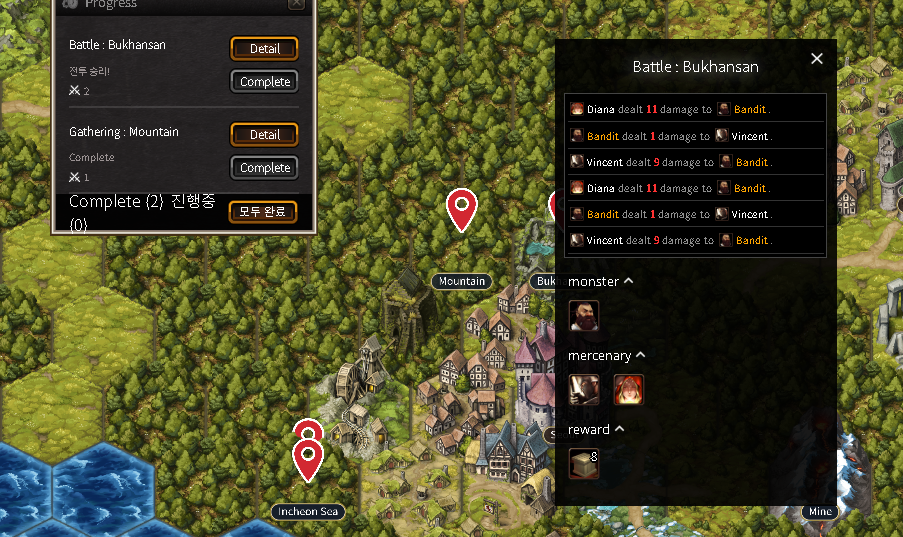Open the Mine location label
Image resolution: width=903 pixels, height=537 pixels.
820,512
